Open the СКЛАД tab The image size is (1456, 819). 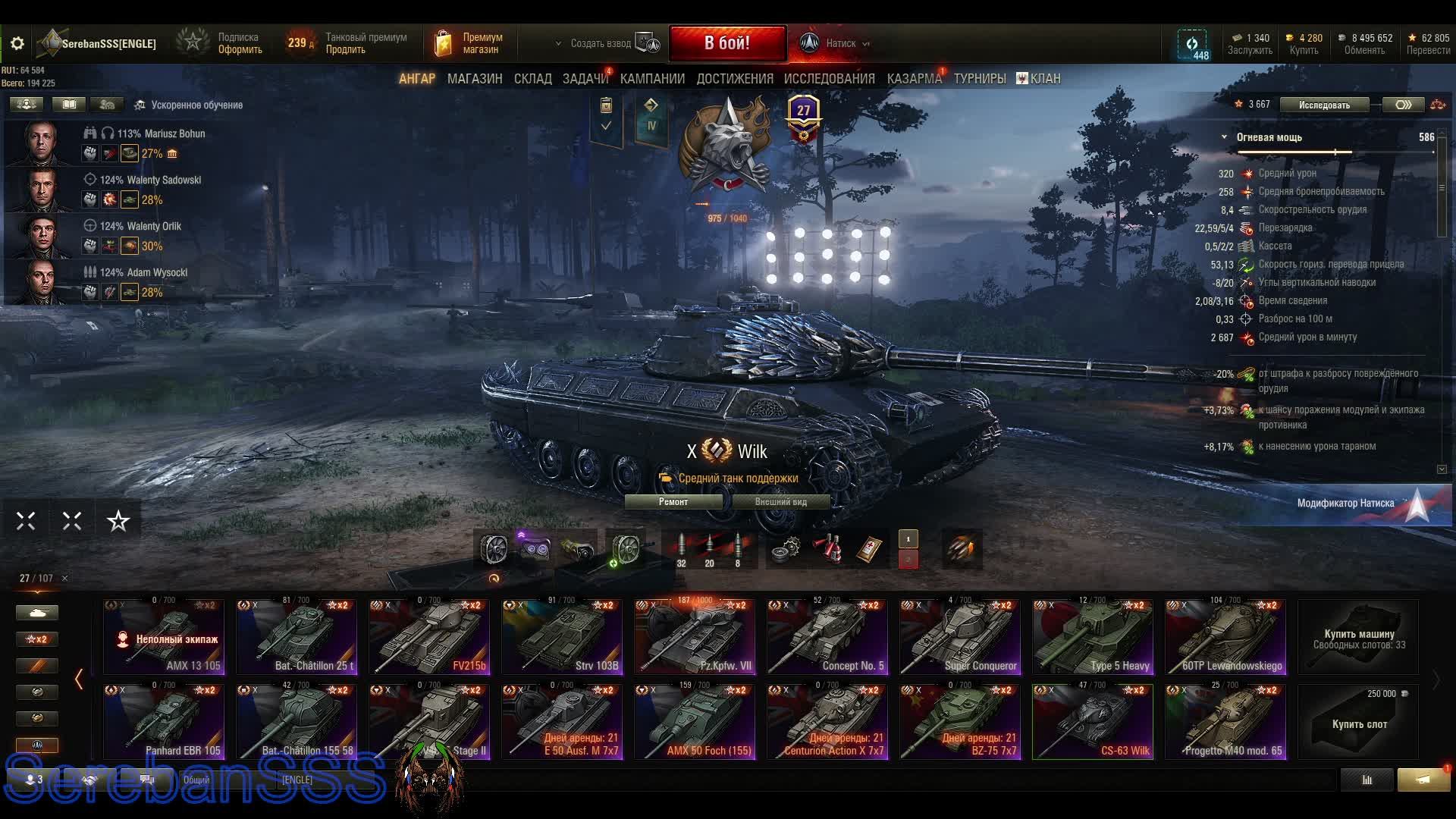click(x=532, y=79)
